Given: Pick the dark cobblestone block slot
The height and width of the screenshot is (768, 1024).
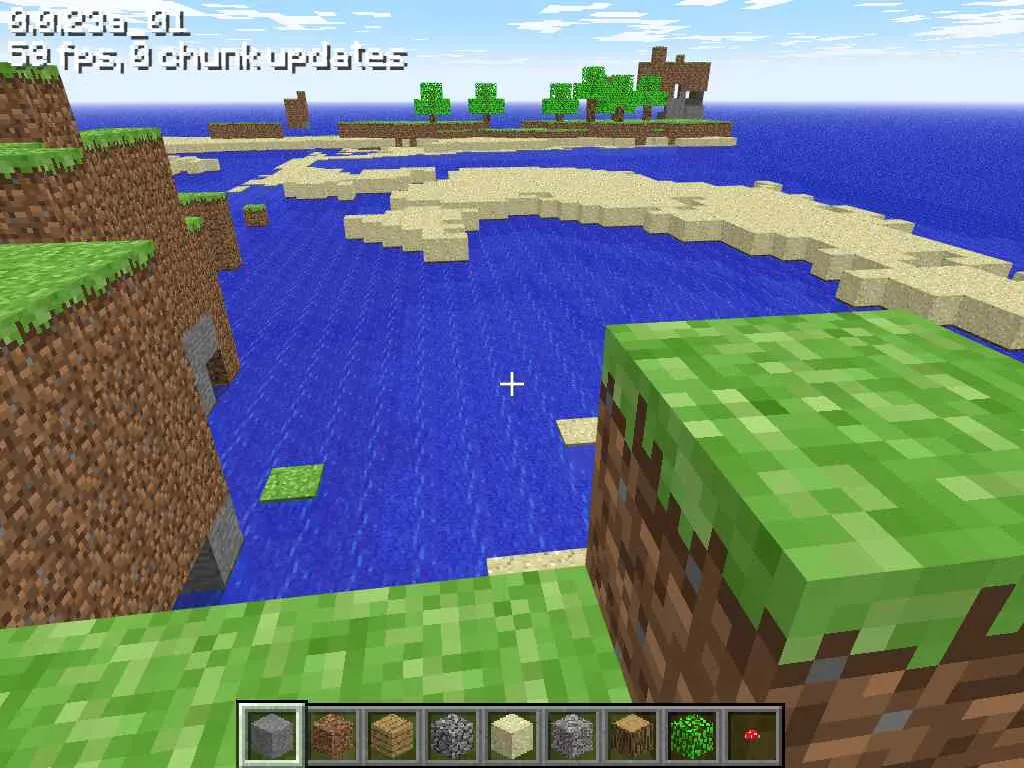Looking at the screenshot, I should (x=452, y=735).
